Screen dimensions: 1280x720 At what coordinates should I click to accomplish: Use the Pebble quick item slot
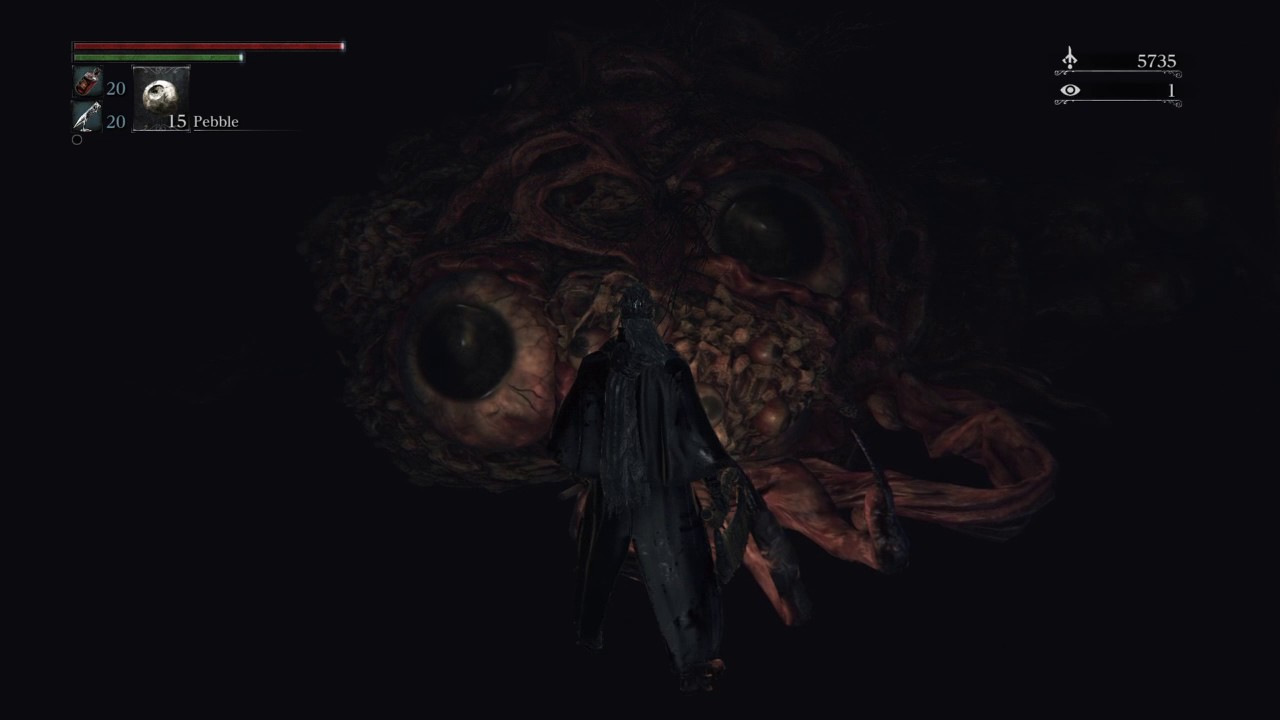point(160,98)
